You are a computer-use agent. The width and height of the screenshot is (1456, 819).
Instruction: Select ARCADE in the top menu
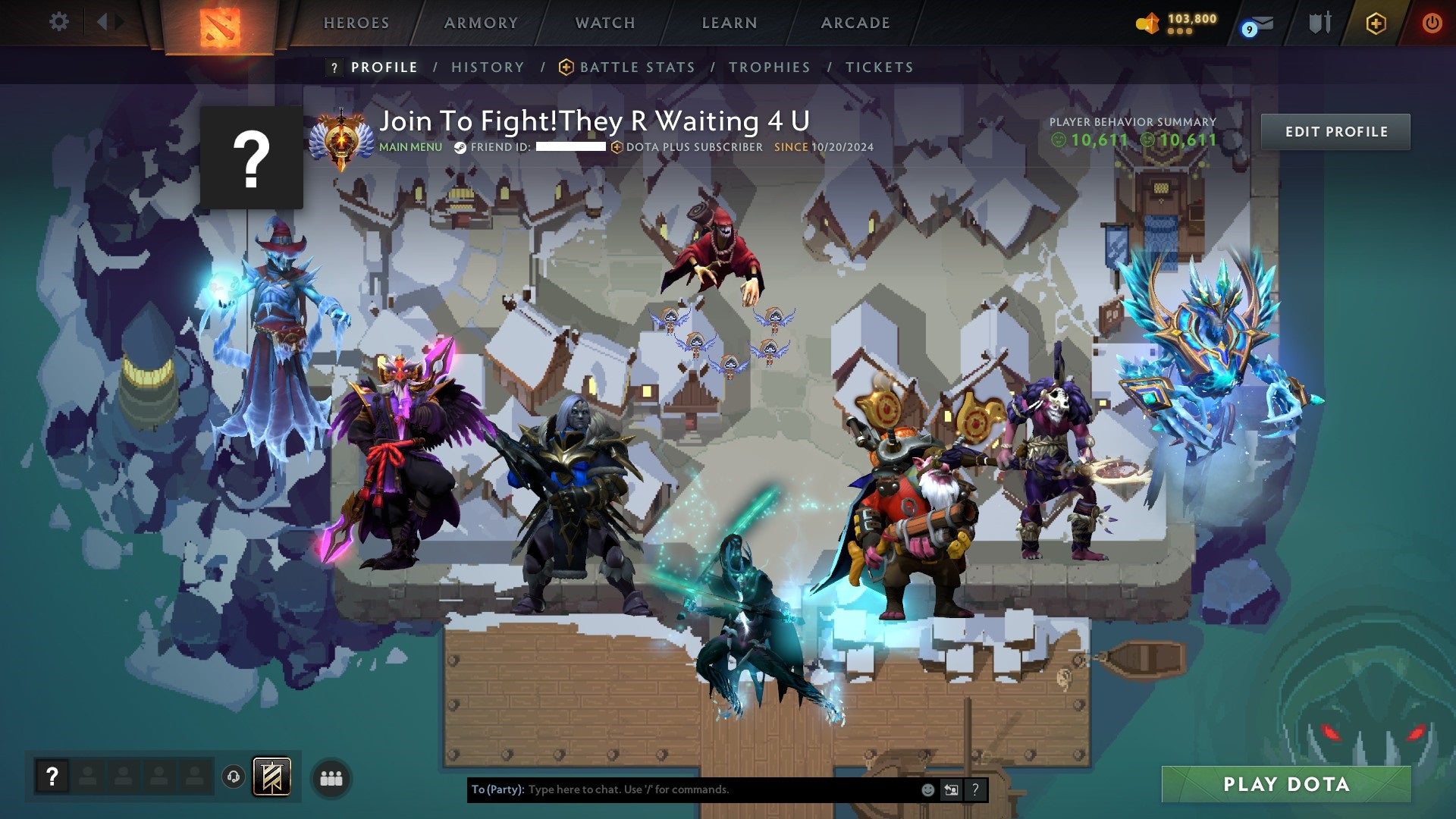855,23
